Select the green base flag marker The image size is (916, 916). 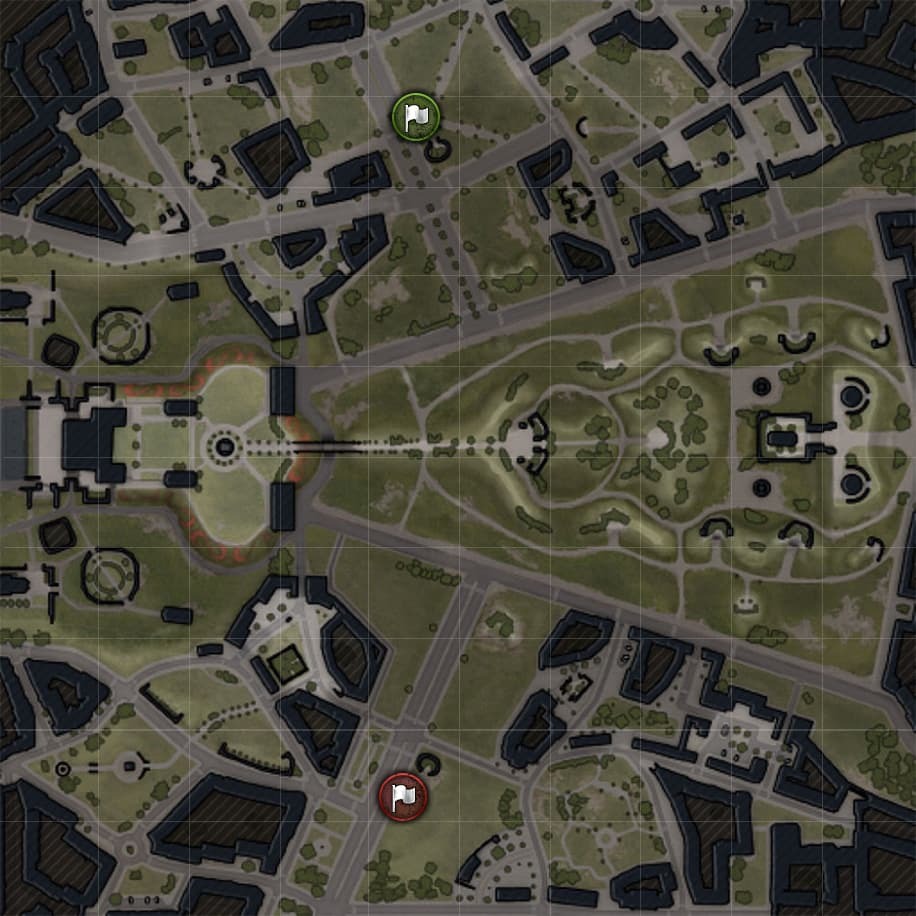(413, 117)
